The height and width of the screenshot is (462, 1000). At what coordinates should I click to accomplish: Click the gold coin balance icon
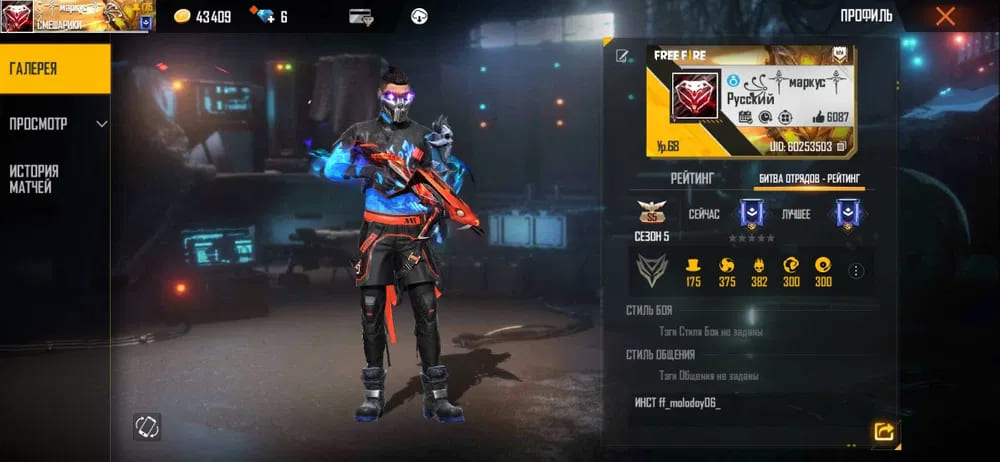tap(182, 17)
